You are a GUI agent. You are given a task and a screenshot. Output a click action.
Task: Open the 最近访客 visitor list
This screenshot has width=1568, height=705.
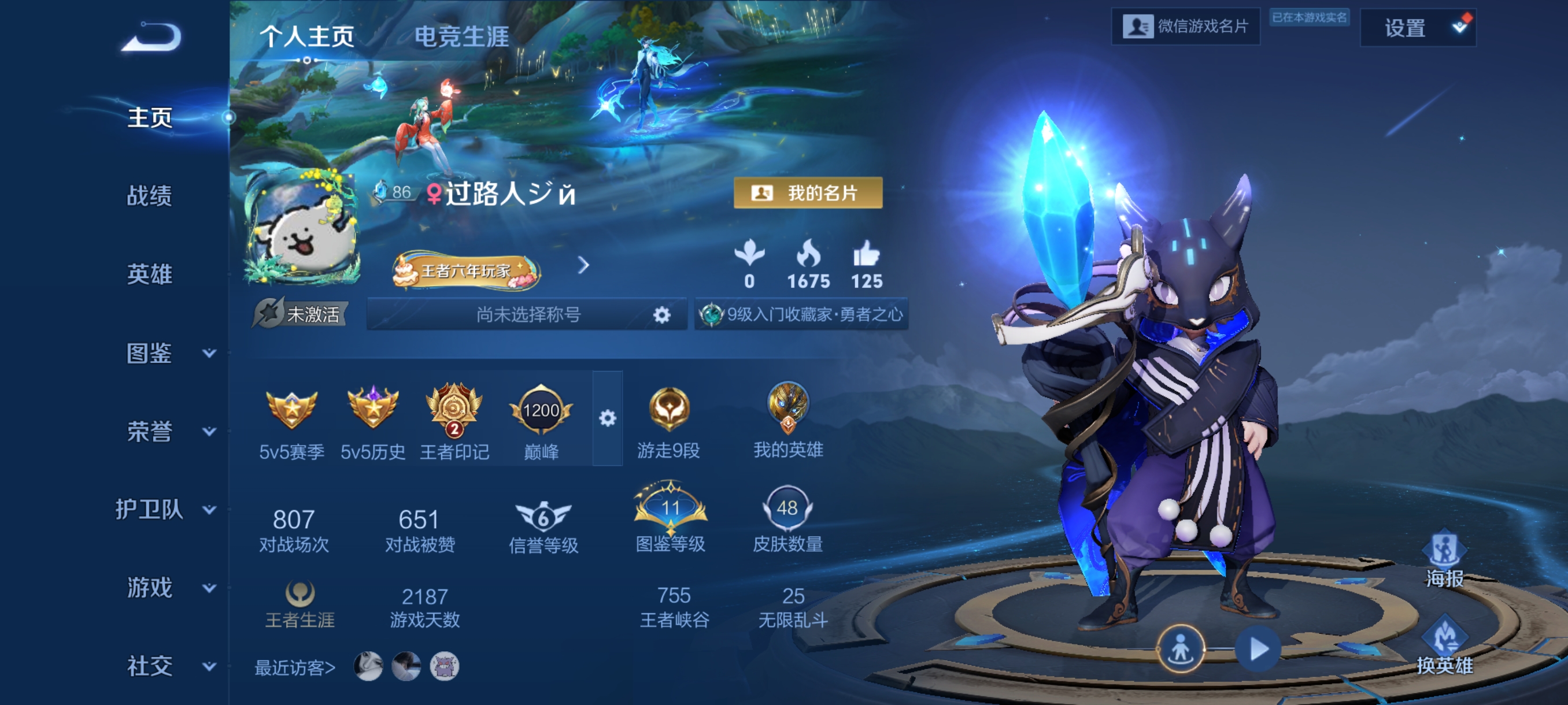click(295, 668)
